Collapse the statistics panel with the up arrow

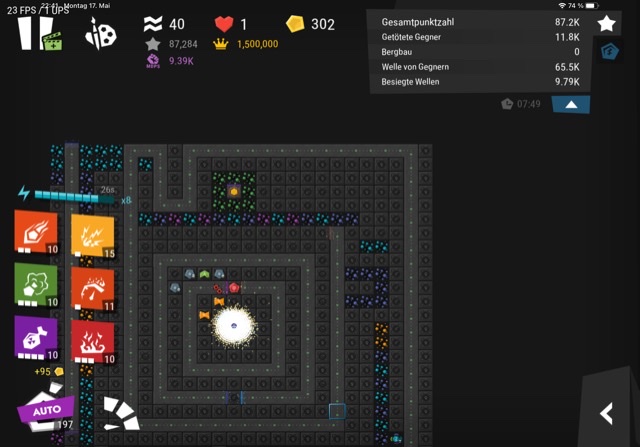pyautogui.click(x=570, y=104)
